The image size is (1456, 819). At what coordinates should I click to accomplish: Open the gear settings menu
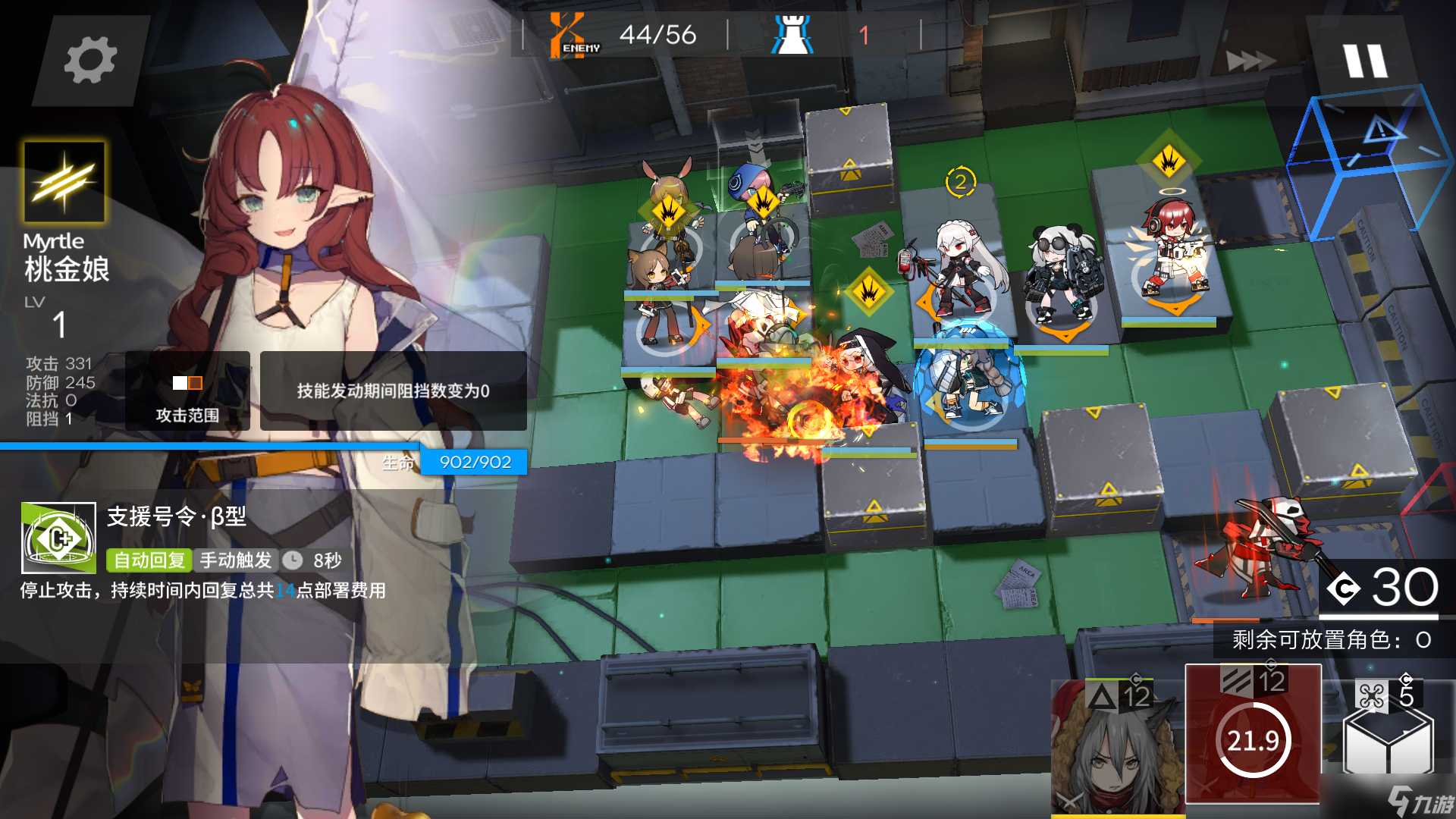pos(90,61)
